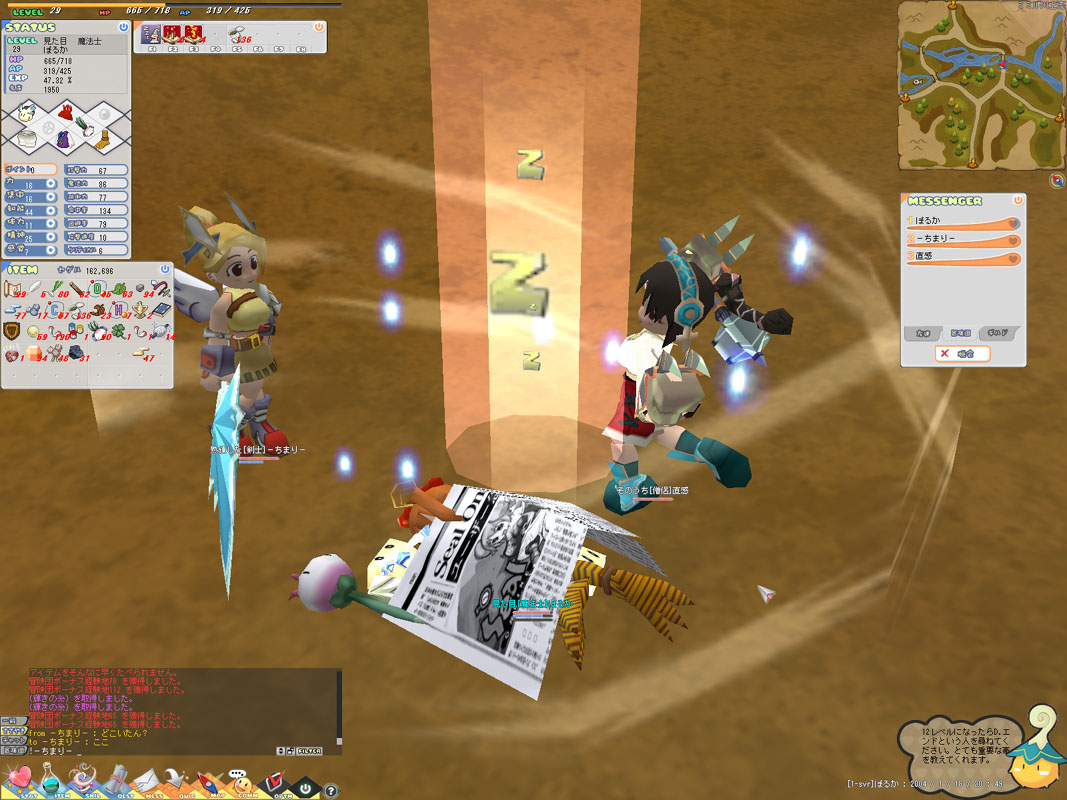
Task: Close the MESSENGER window
Action: pyautogui.click(x=1017, y=200)
